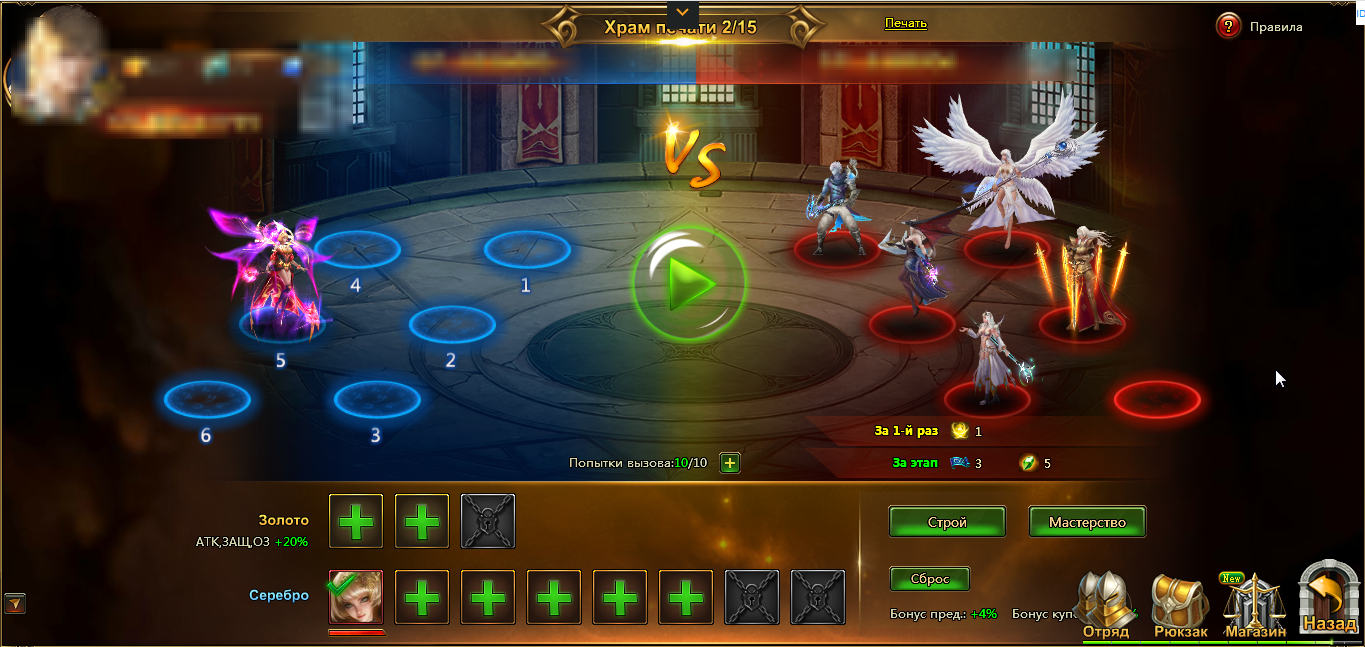Add more challenge attempts with the plus button
The width and height of the screenshot is (1365, 647).
(x=730, y=463)
